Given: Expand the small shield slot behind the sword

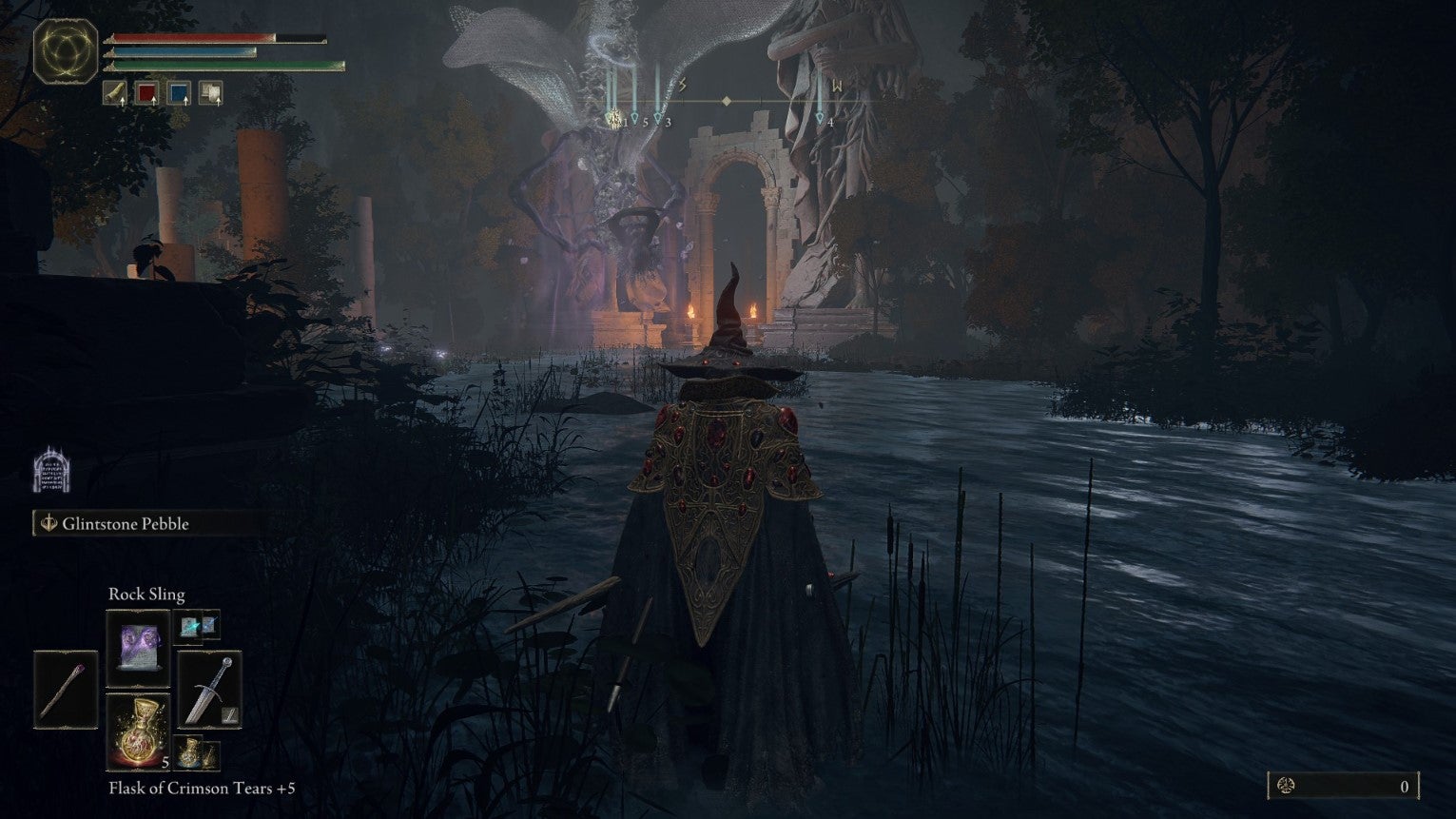Looking at the screenshot, I should tap(229, 717).
